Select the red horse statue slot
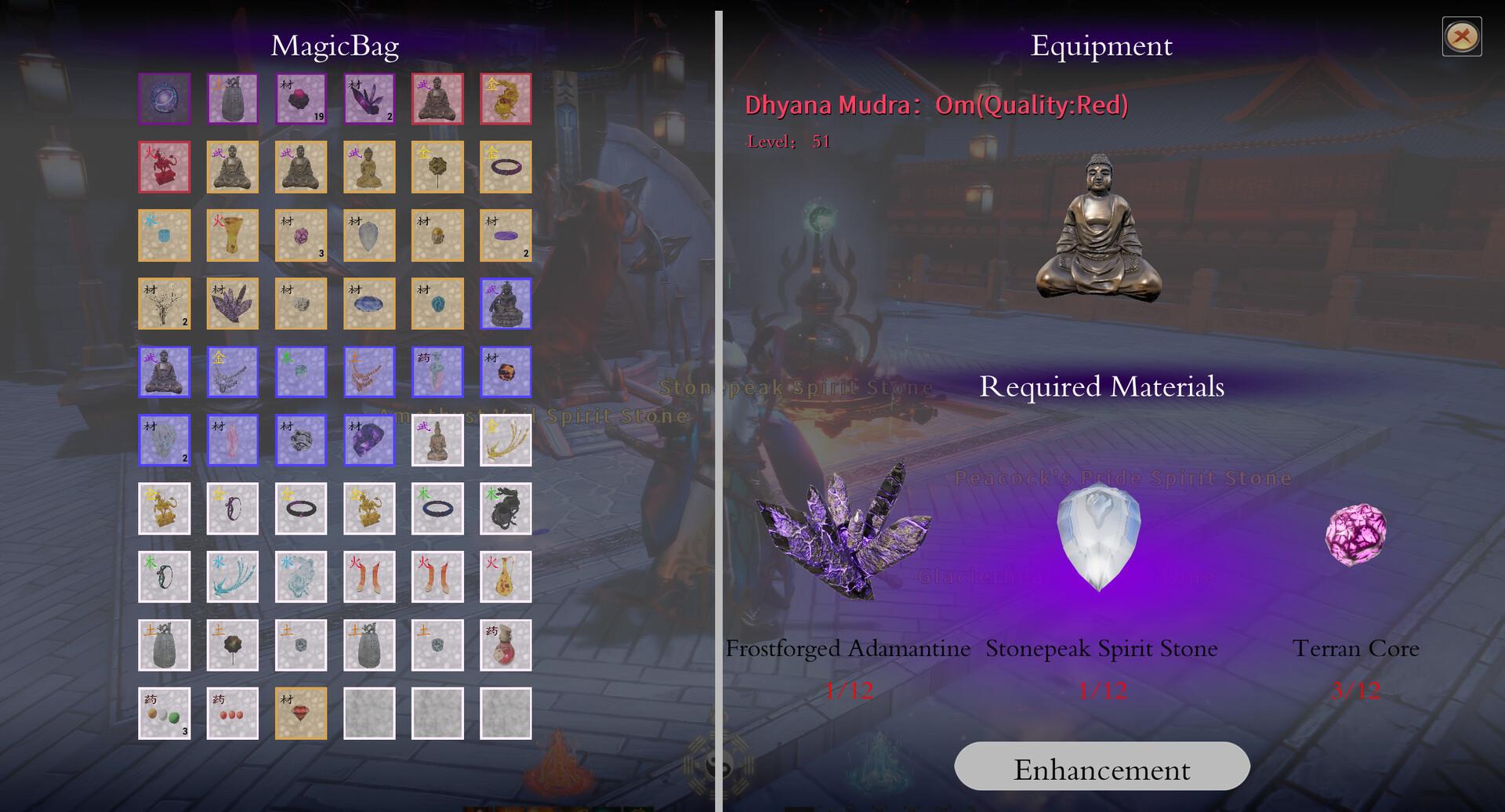1505x812 pixels. click(x=165, y=167)
